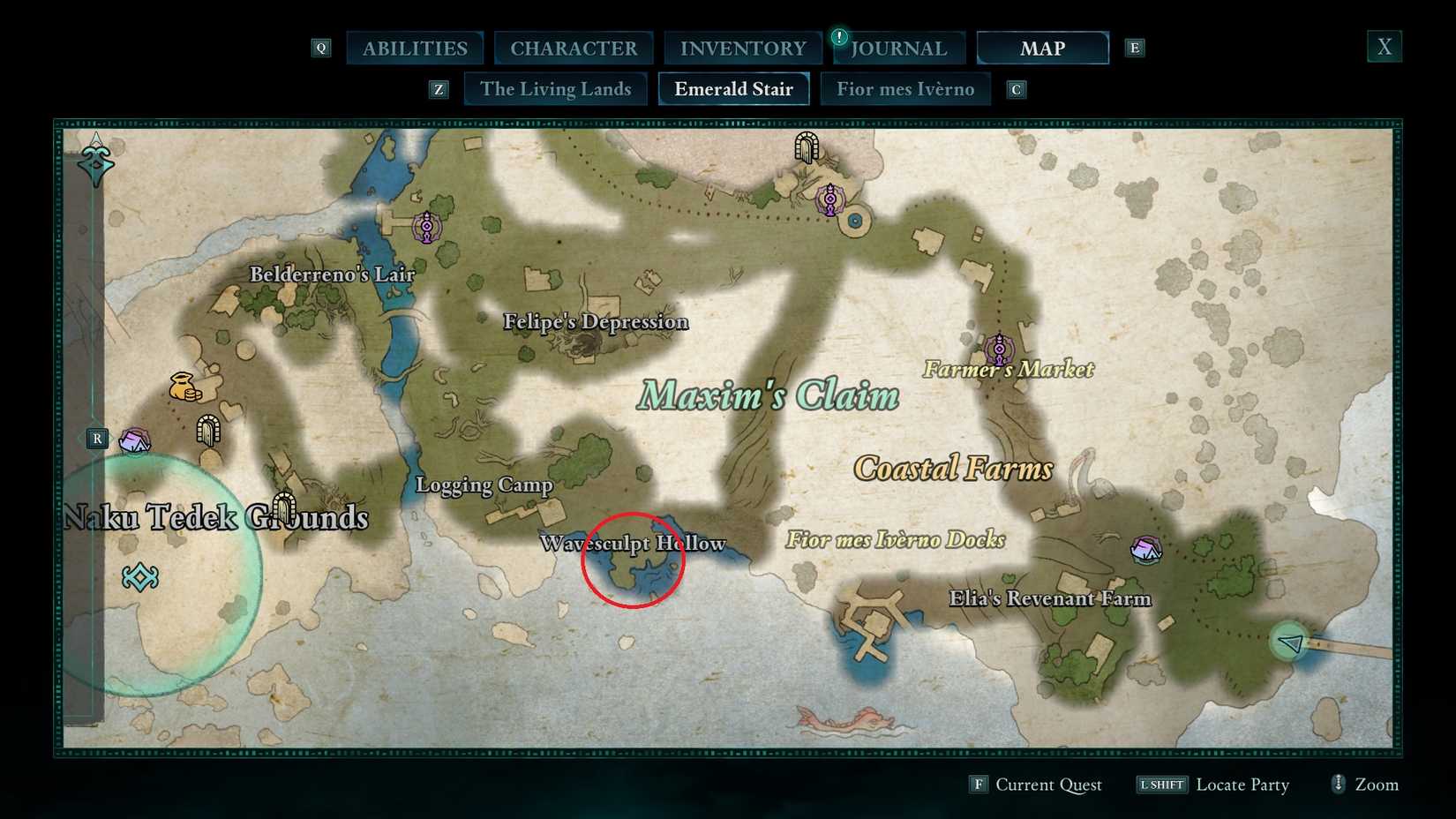Click the compass rose in the top-left corner
The height and width of the screenshot is (819, 1456).
pyautogui.click(x=95, y=161)
